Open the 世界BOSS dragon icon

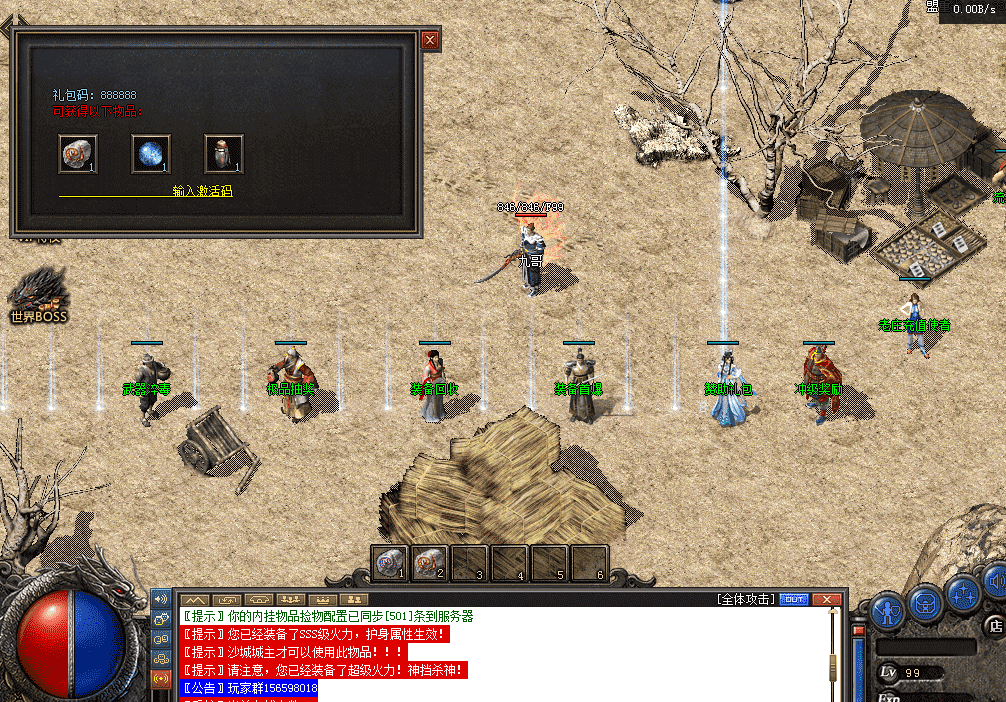[x=38, y=293]
